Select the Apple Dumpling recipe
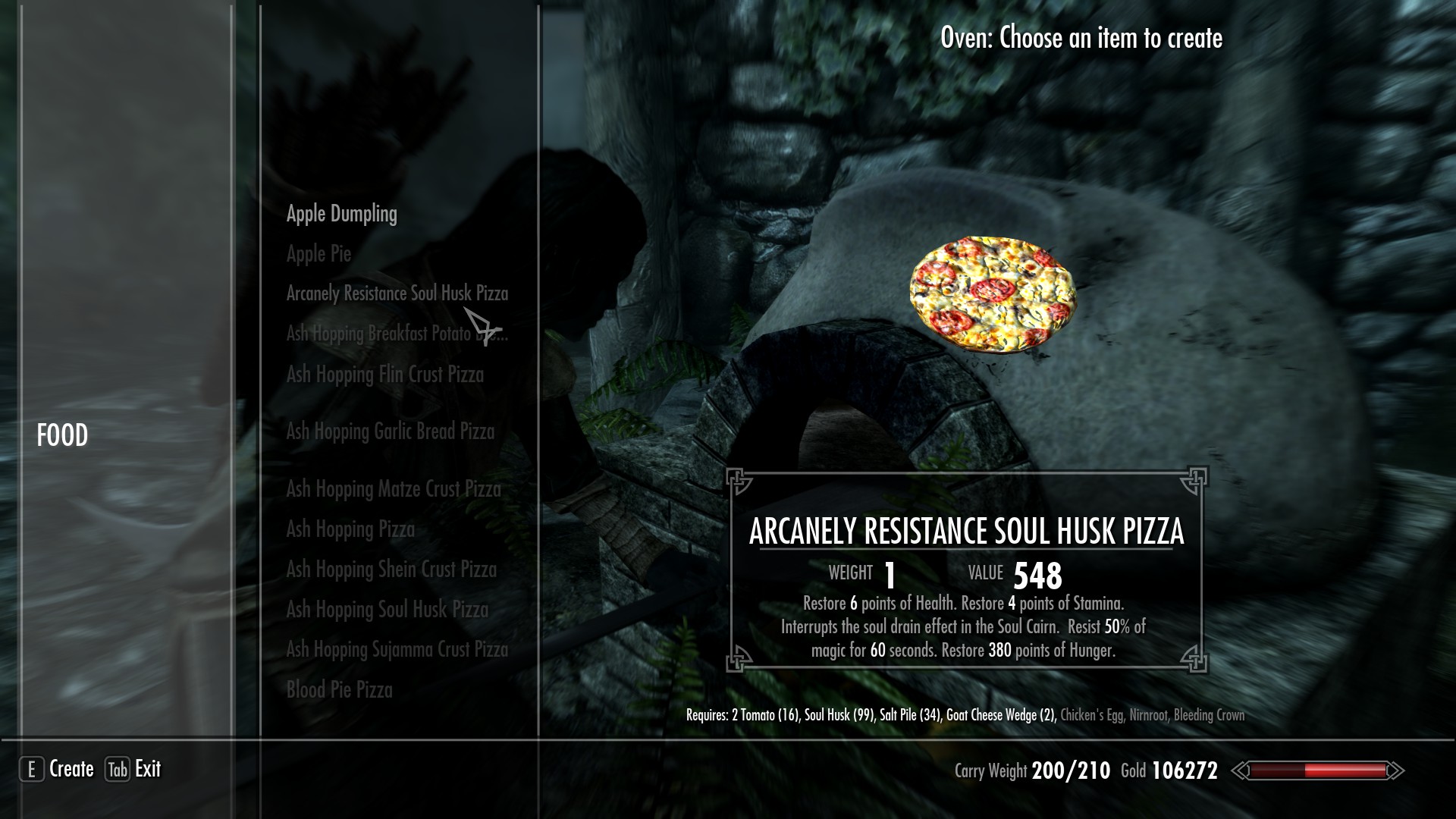Screen dimensions: 1456x819 [x=340, y=215]
